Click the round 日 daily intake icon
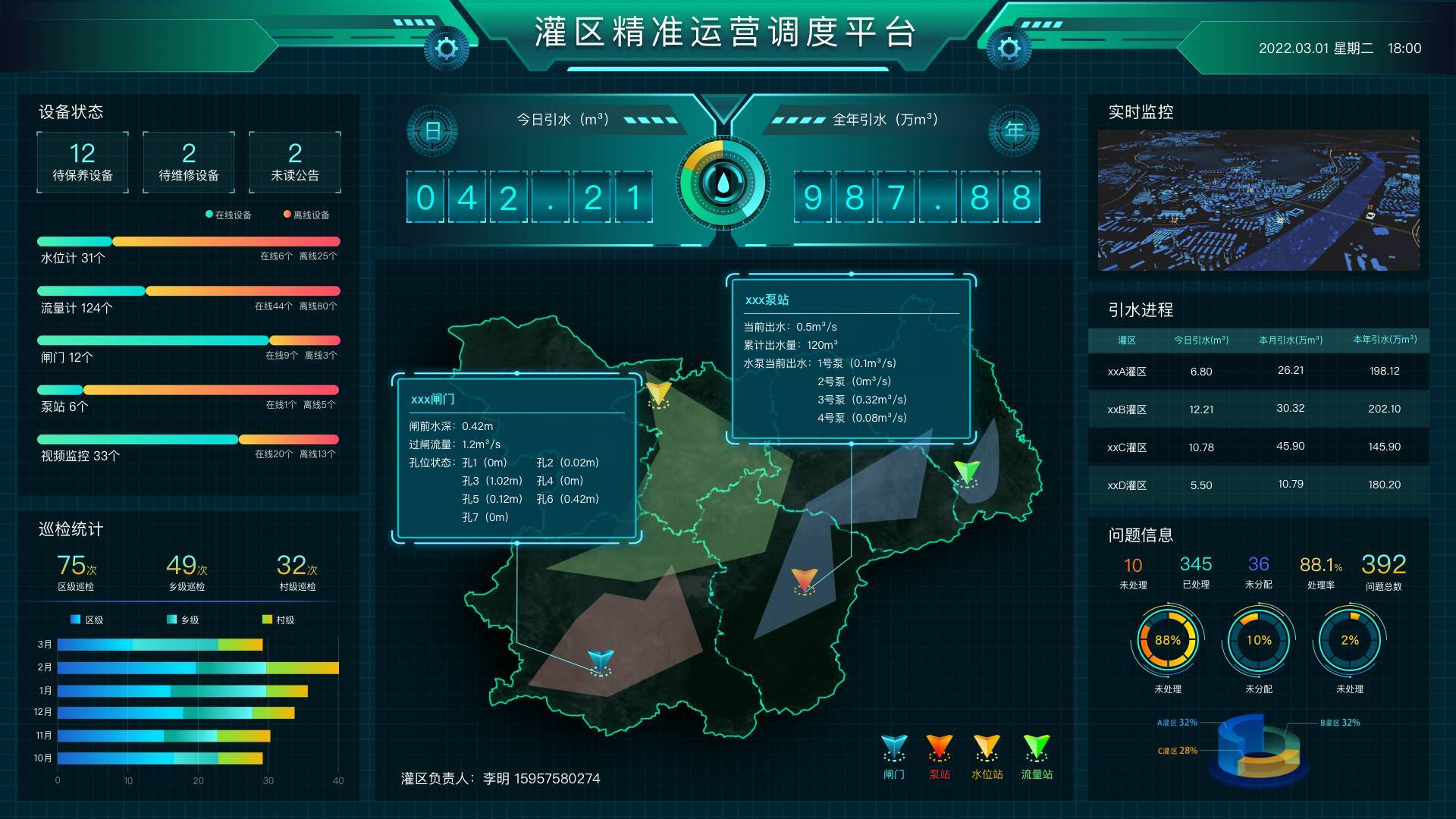Image resolution: width=1456 pixels, height=819 pixels. coord(432,130)
